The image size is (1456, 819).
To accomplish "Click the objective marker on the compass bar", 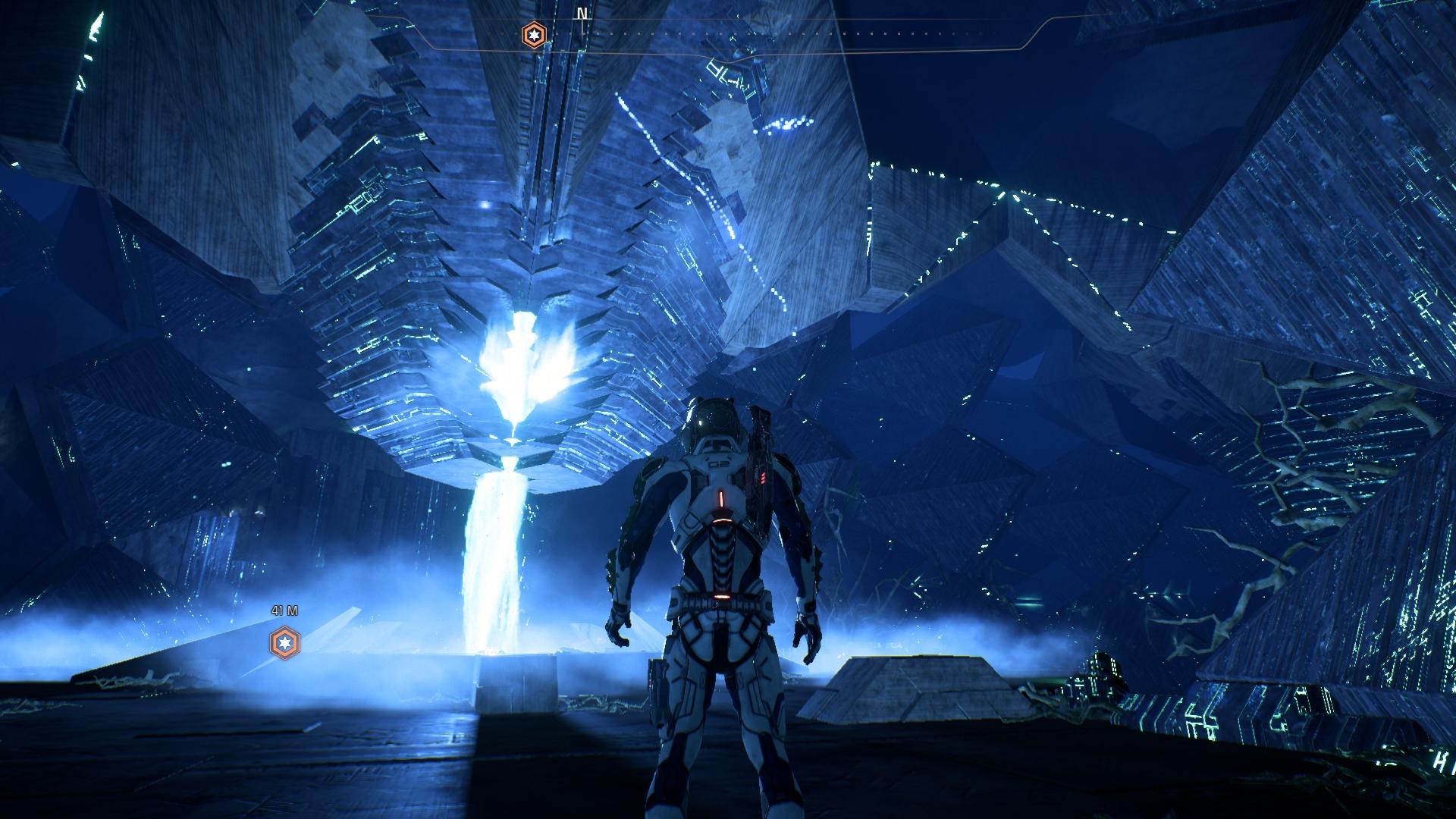I will pos(534,35).
